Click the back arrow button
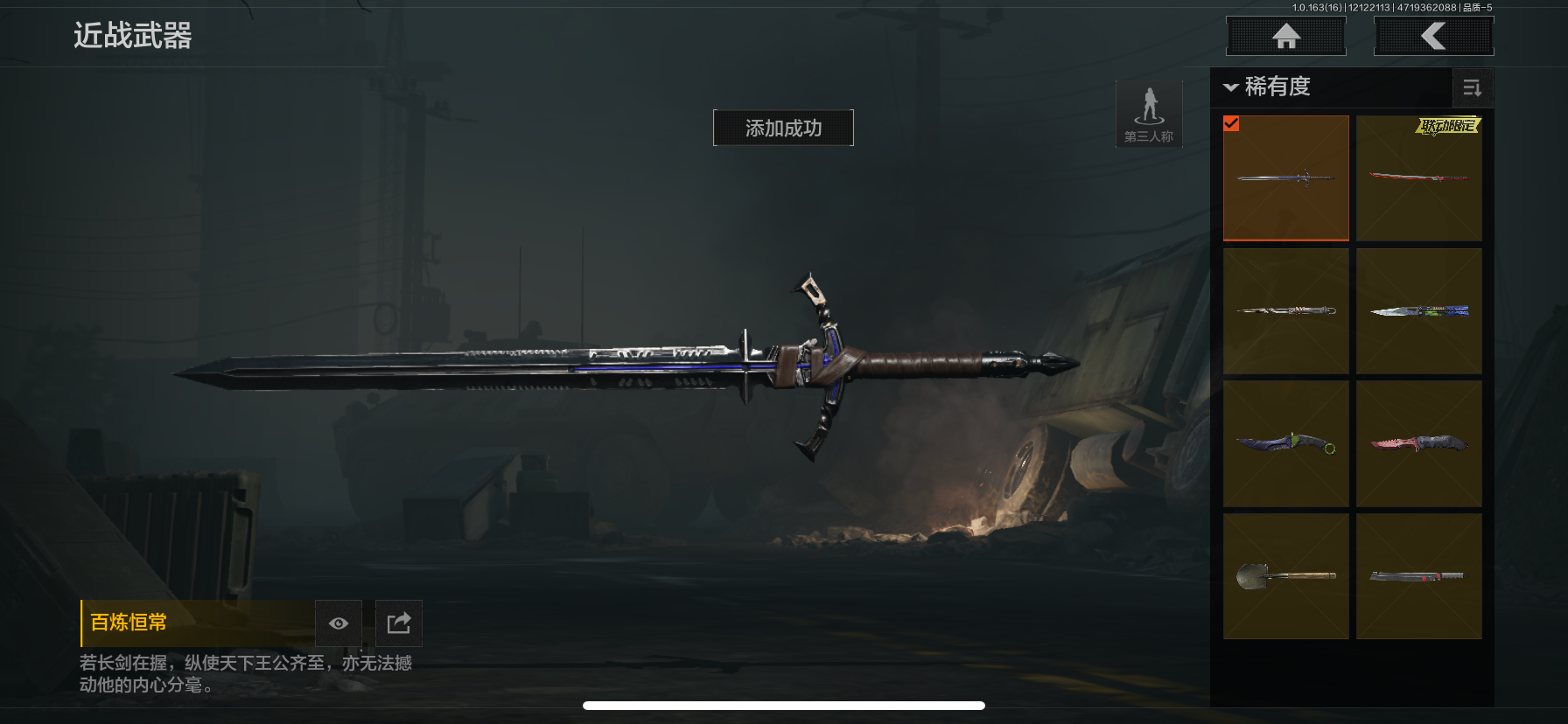Viewport: 1568px width, 724px height. coord(1433,36)
